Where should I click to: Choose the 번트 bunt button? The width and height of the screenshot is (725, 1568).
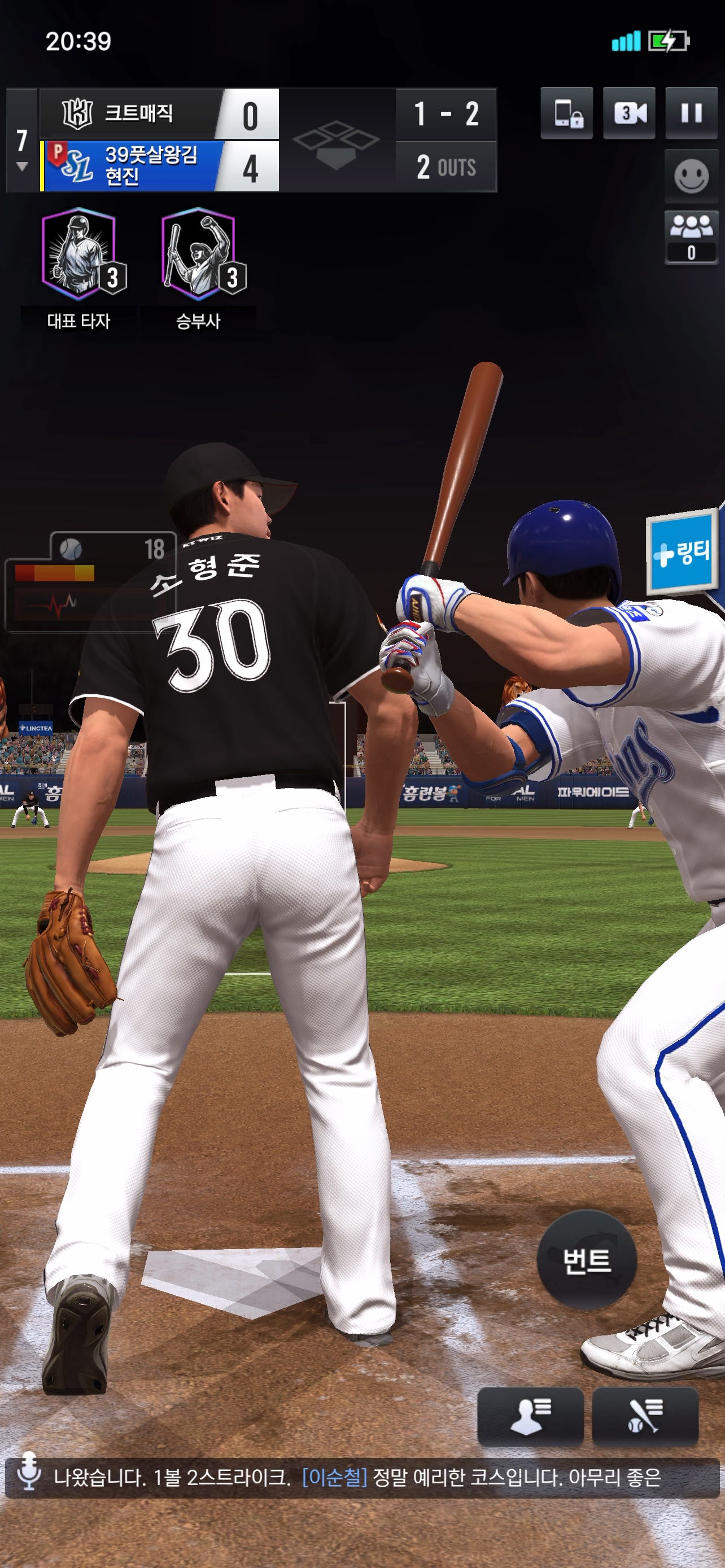pyautogui.click(x=586, y=1260)
